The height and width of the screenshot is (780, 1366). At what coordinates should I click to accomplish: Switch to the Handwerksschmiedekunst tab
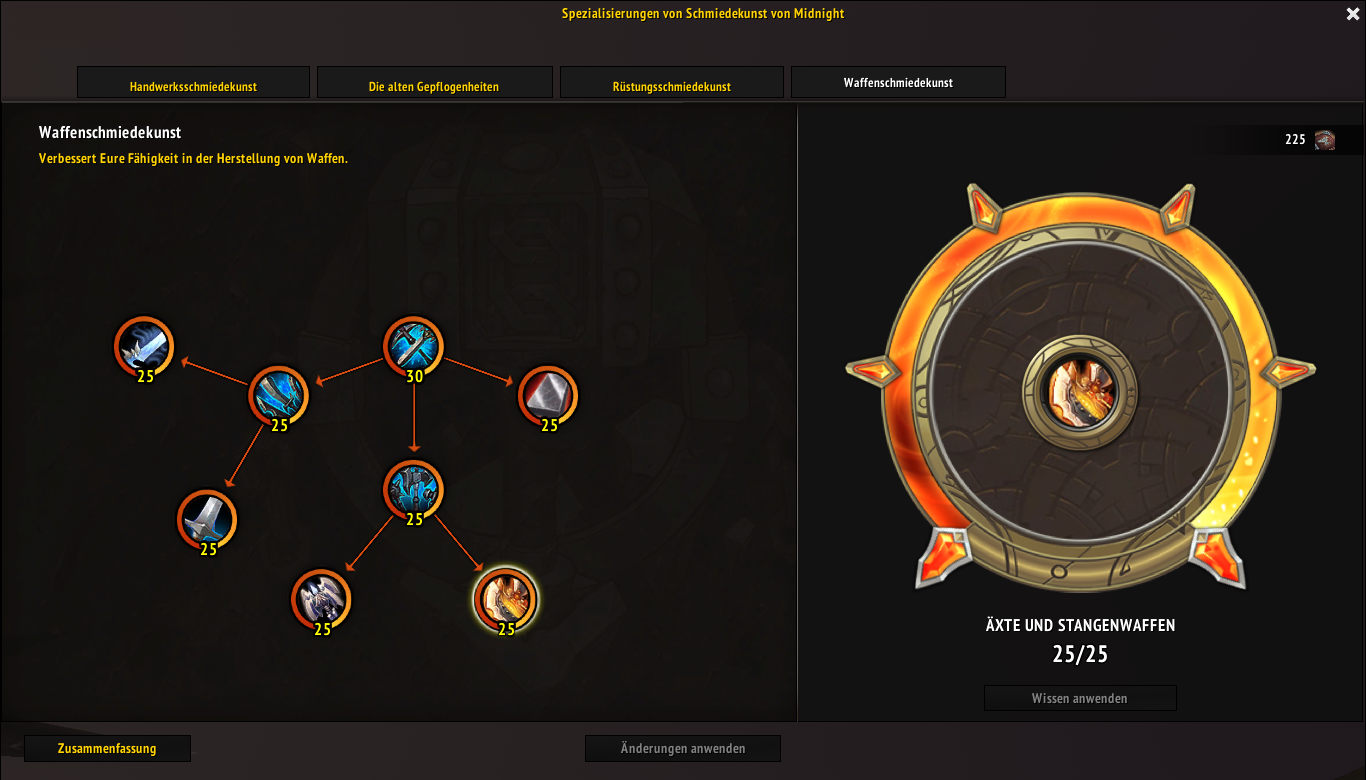[193, 83]
